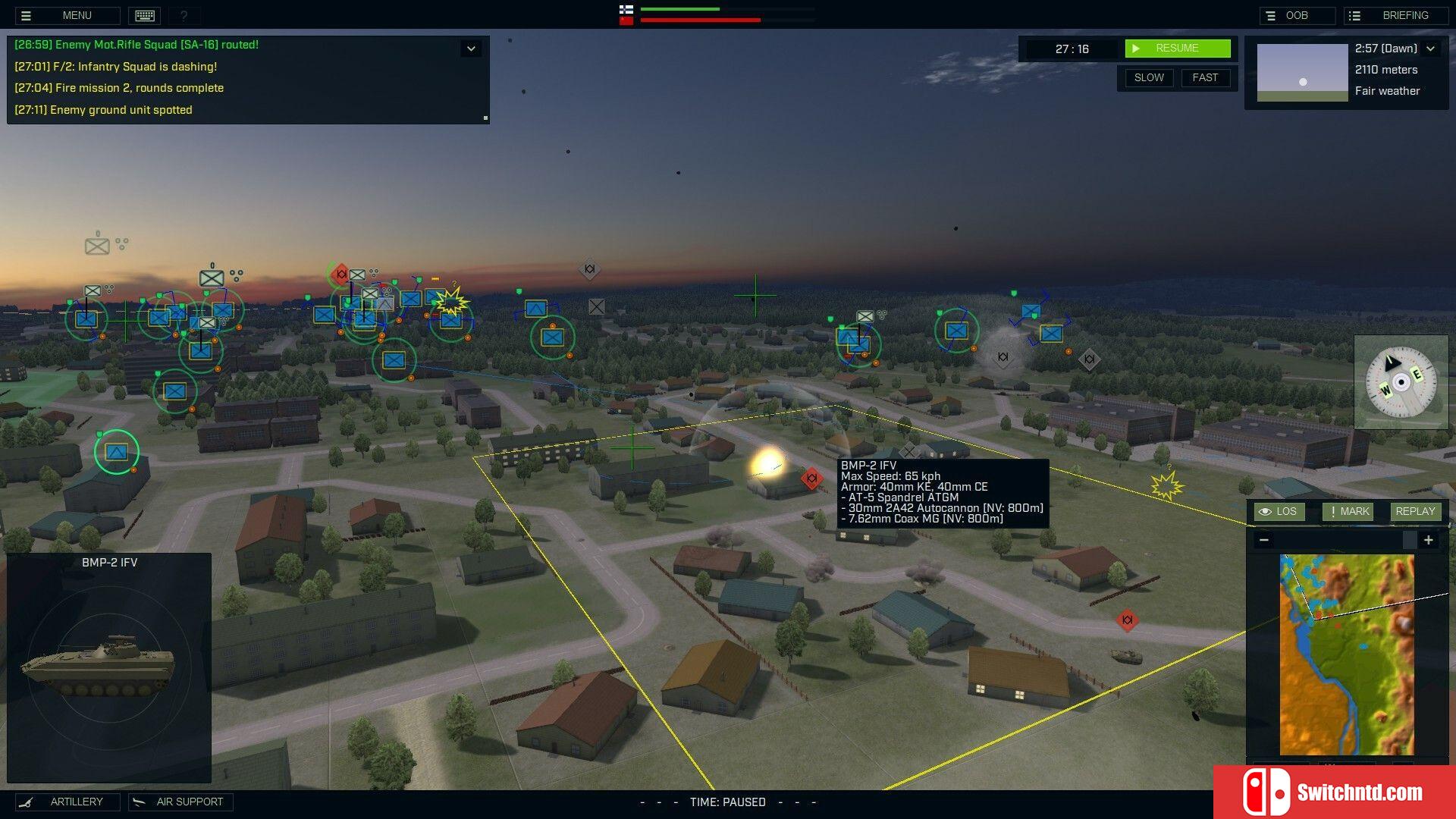Click the compass widget

click(x=1401, y=382)
